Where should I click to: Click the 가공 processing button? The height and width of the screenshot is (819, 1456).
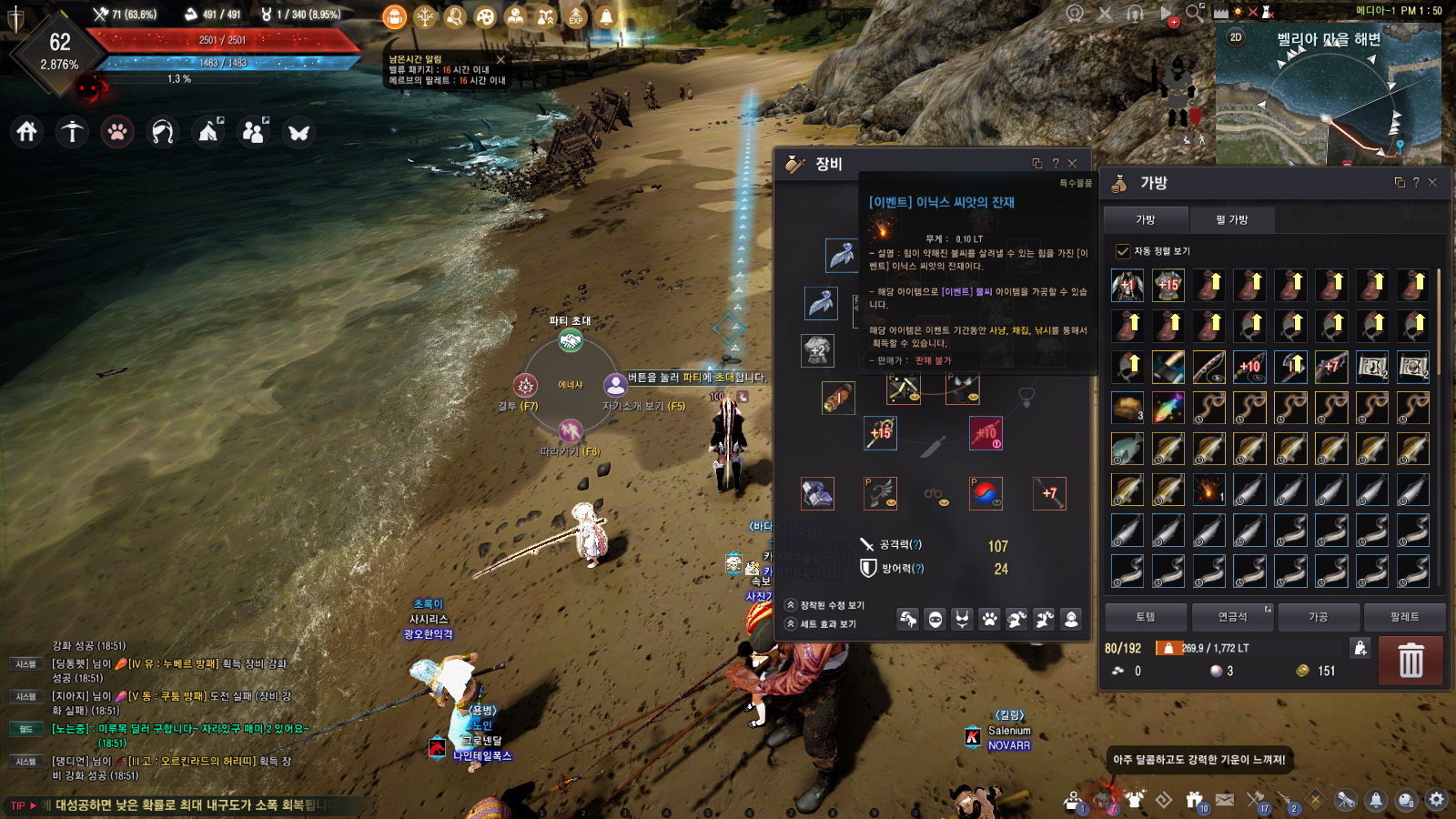click(1318, 617)
